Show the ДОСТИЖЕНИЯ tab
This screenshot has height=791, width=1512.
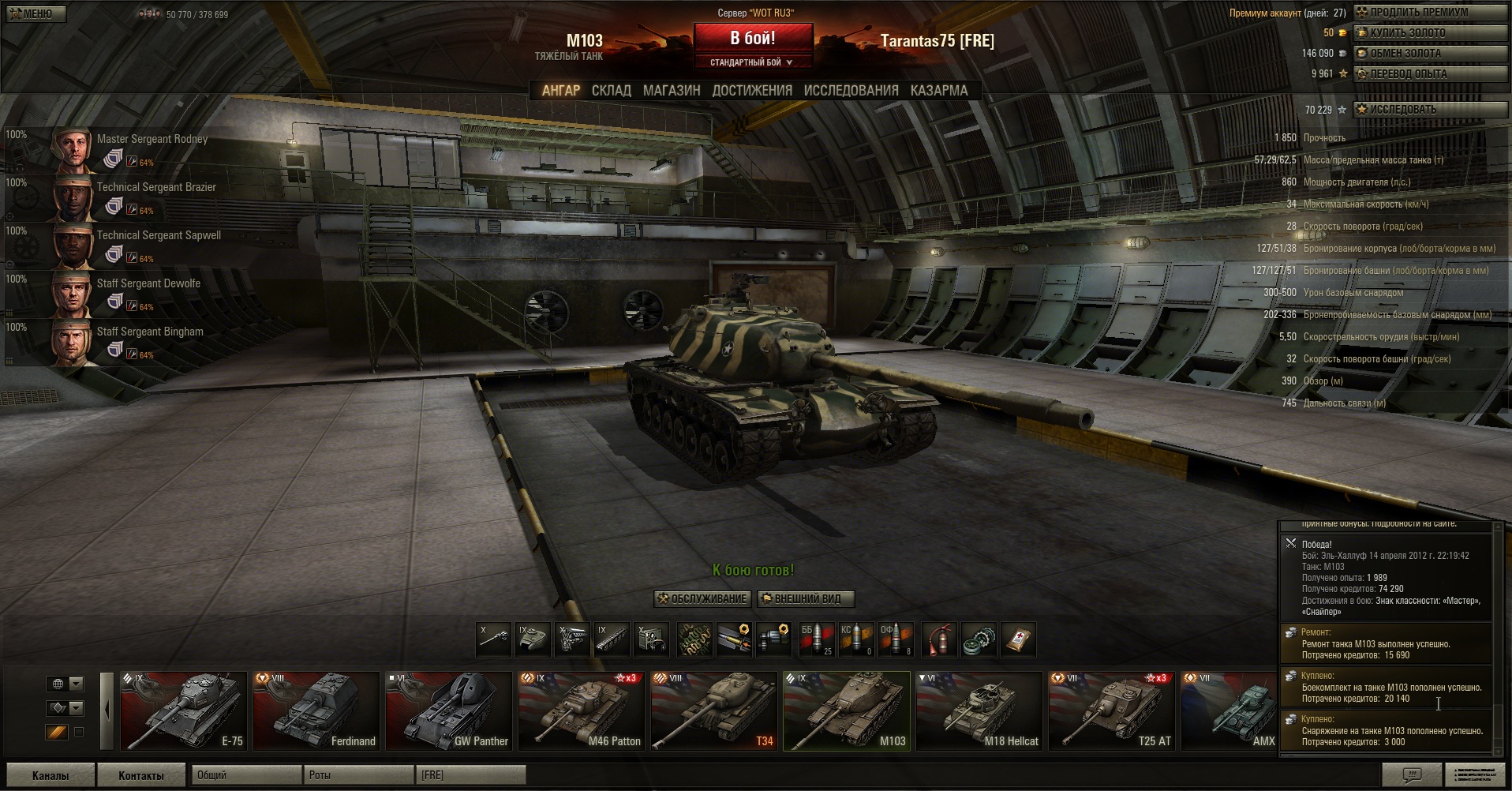pyautogui.click(x=752, y=91)
